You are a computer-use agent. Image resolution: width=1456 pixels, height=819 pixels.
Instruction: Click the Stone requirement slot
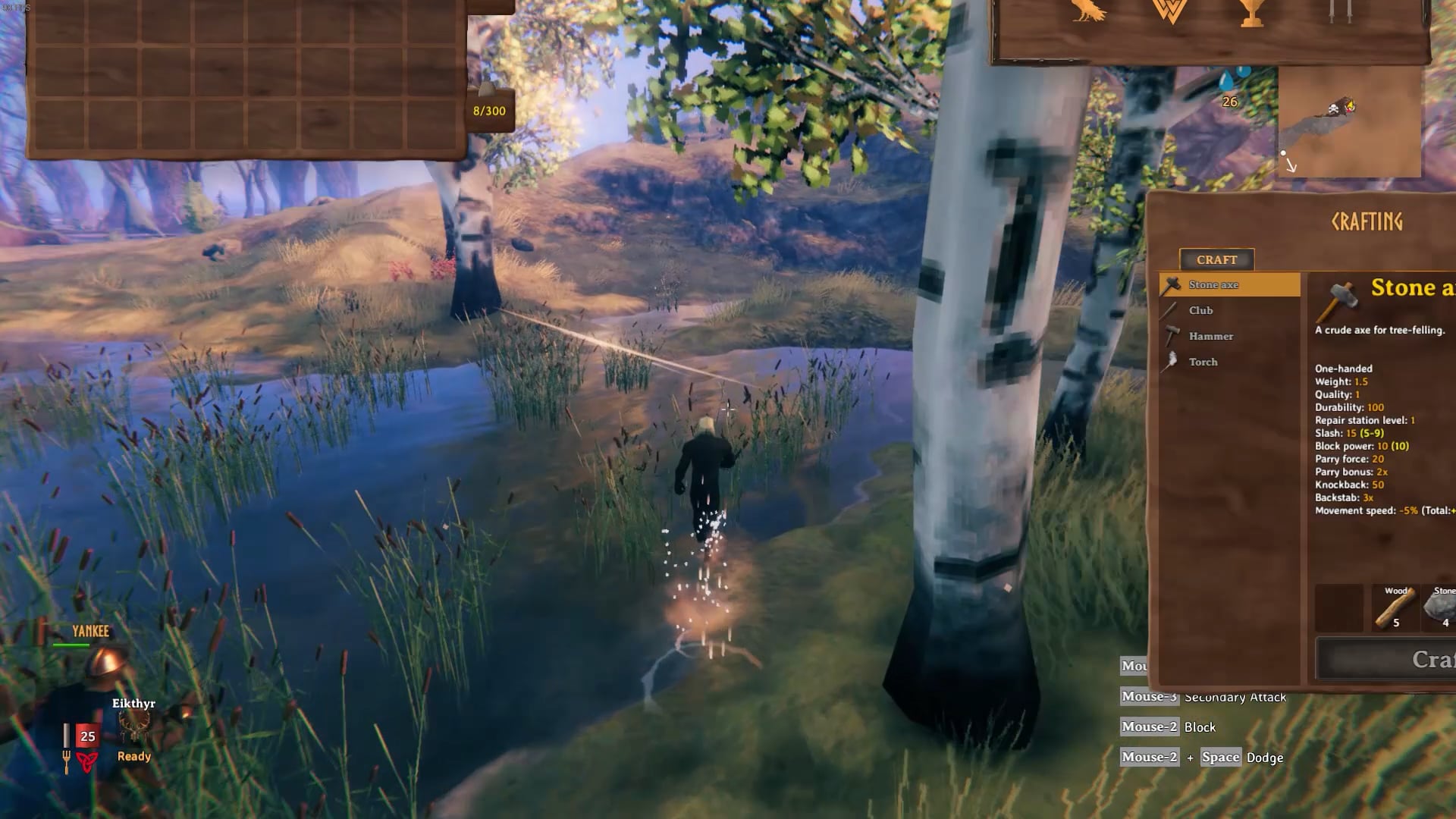[x=1440, y=607]
